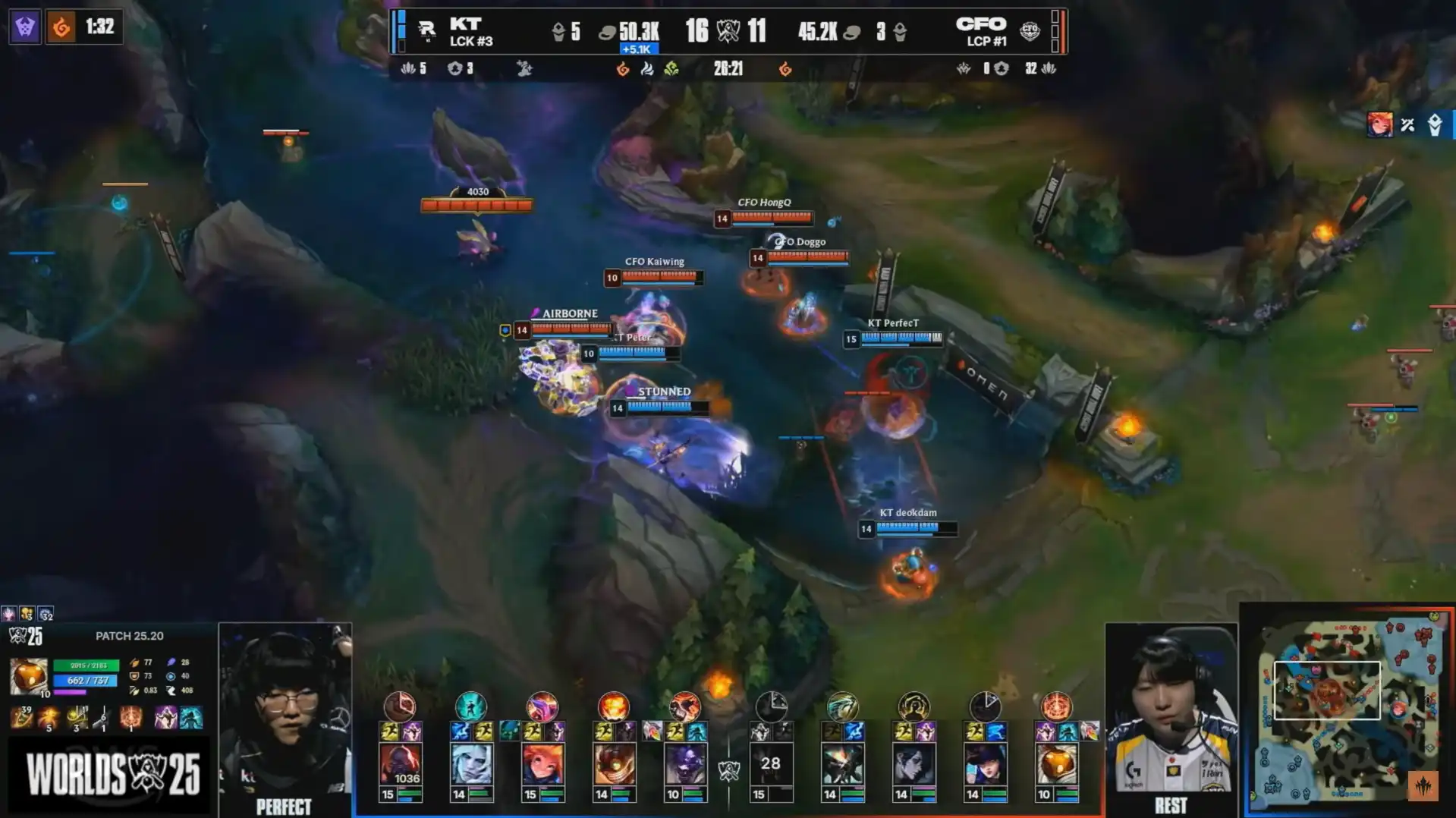
Task: Click the yellow mushroom counter icon
Action: tap(27, 614)
